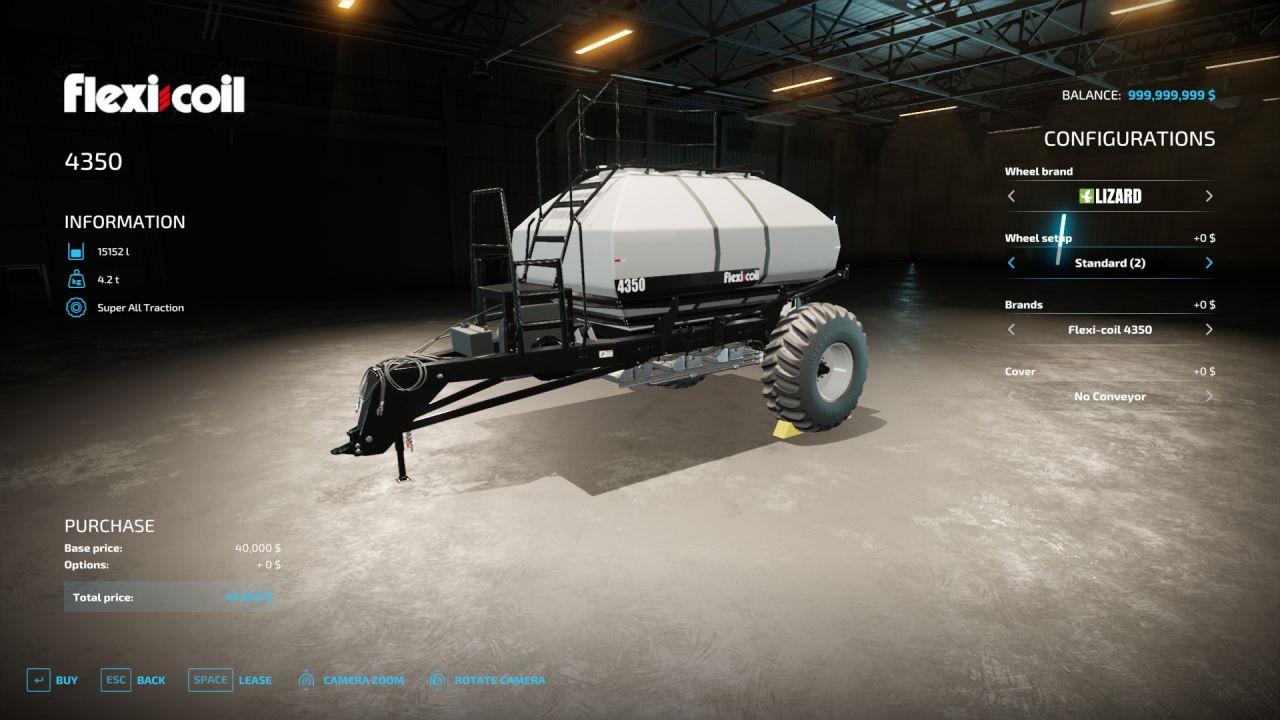
Task: Click the Purchase section heading
Action: pyautogui.click(x=108, y=525)
